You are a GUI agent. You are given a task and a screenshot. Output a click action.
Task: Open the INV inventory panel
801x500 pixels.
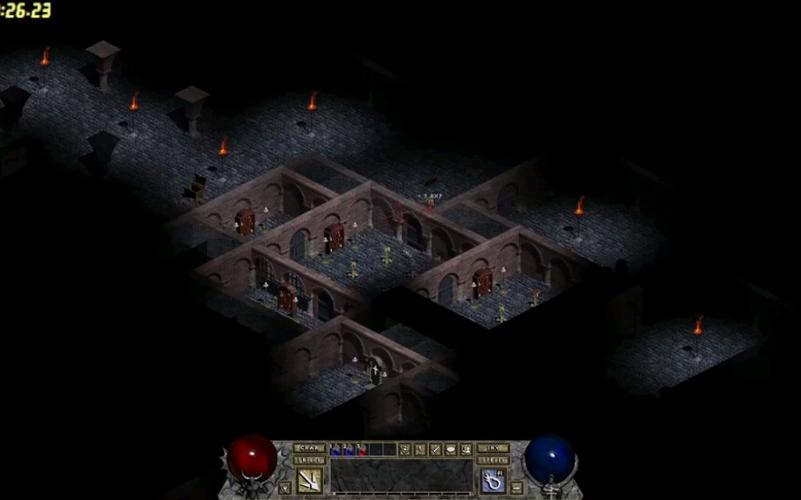pos(493,448)
